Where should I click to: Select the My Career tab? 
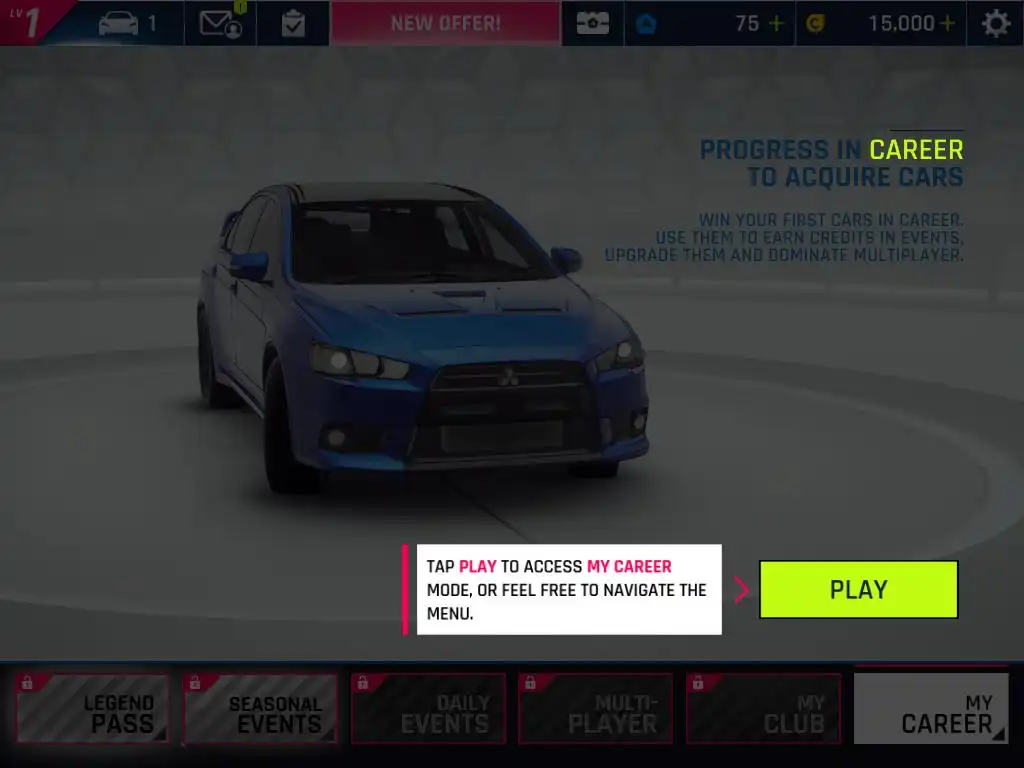[931, 709]
